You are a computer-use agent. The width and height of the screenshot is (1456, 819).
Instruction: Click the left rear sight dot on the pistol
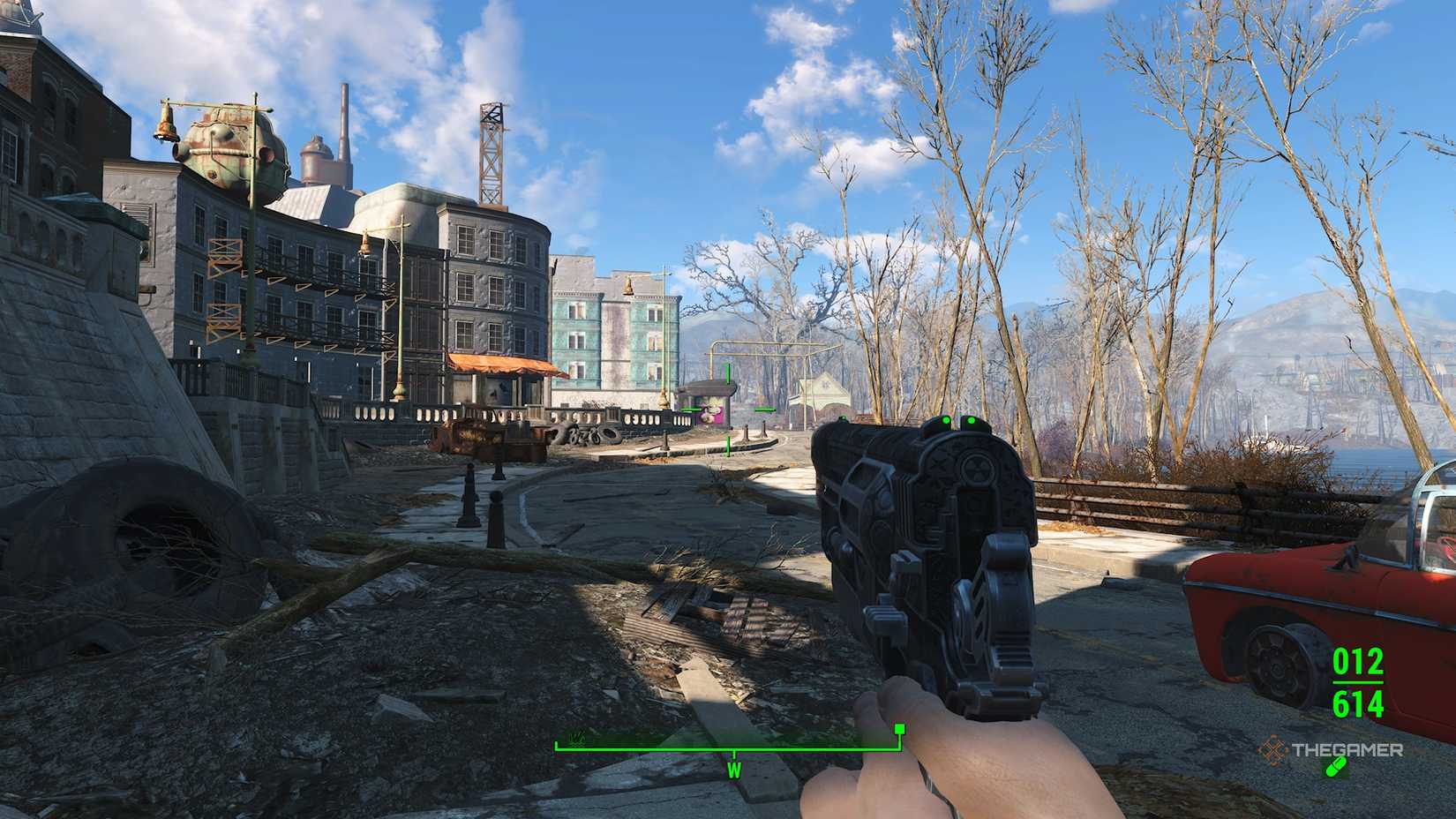(946, 421)
